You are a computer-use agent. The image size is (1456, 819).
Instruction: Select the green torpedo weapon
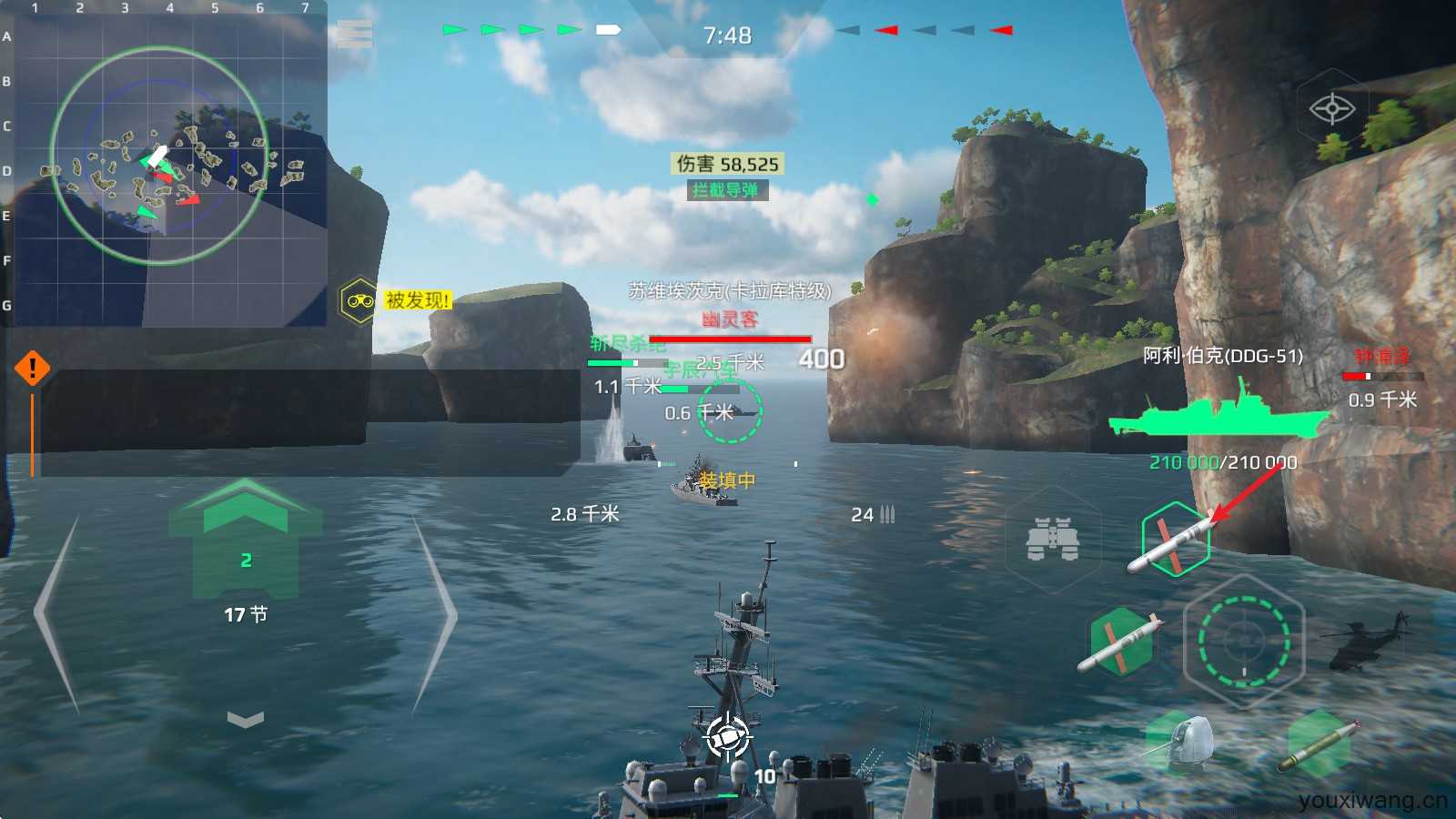1319,742
